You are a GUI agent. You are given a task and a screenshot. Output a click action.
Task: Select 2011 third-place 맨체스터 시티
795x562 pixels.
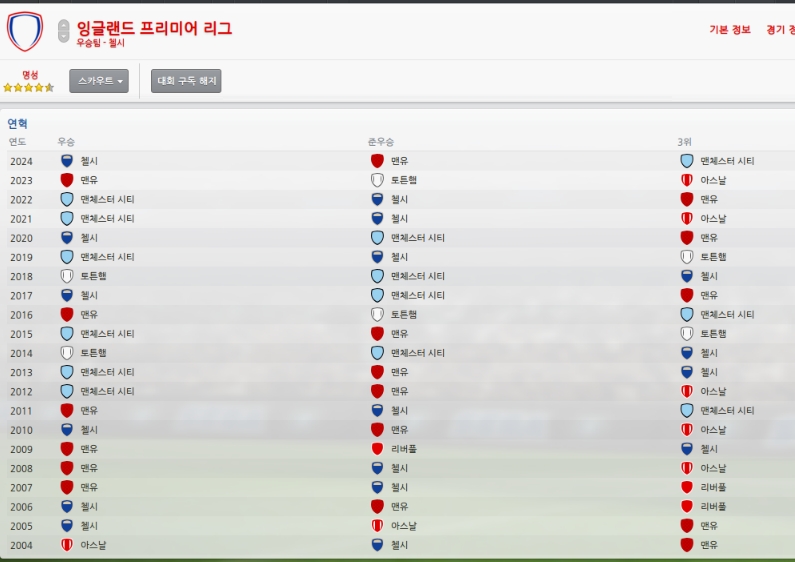pos(726,411)
